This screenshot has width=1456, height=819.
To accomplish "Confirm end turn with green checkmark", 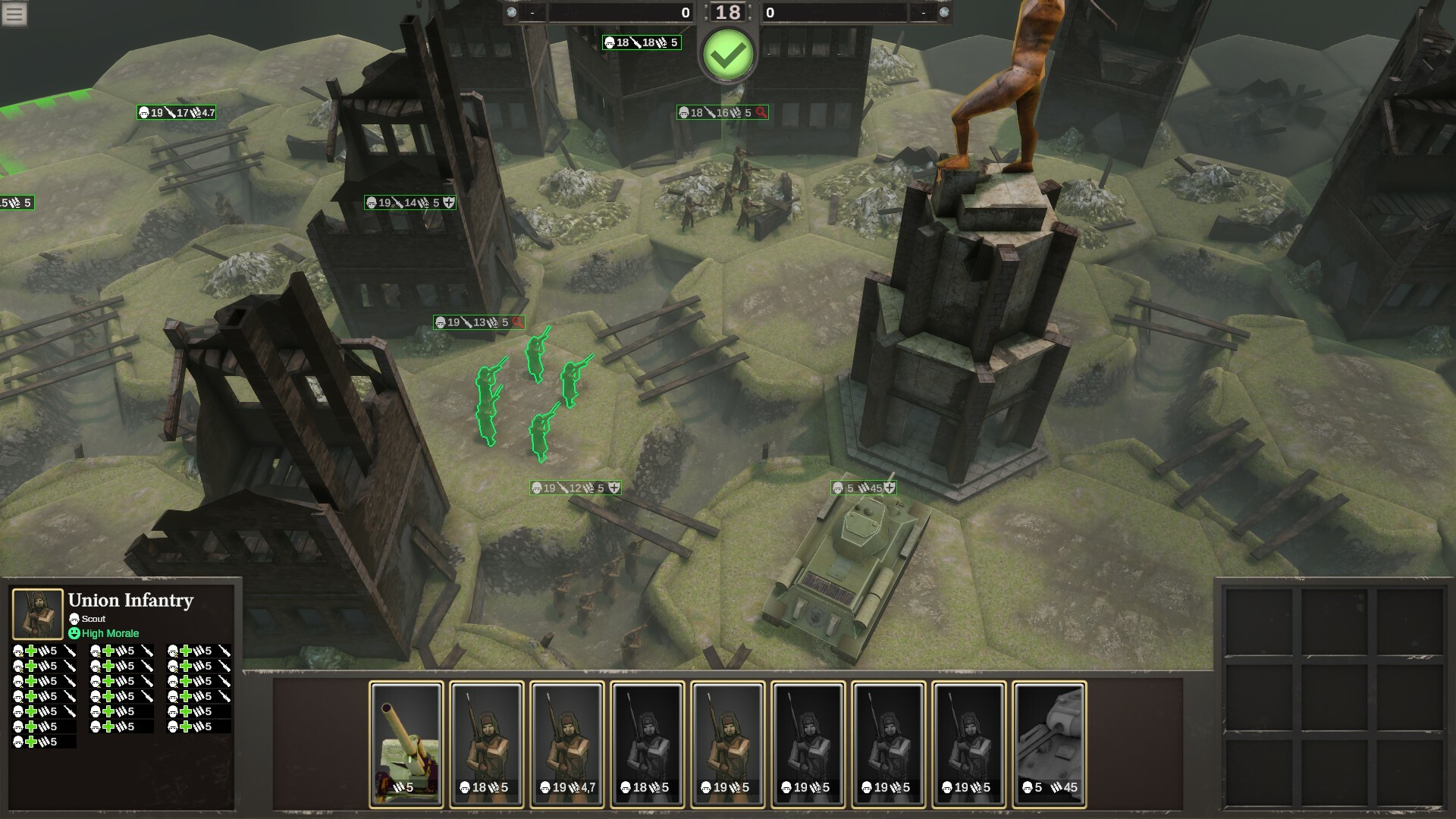I will pyautogui.click(x=728, y=55).
